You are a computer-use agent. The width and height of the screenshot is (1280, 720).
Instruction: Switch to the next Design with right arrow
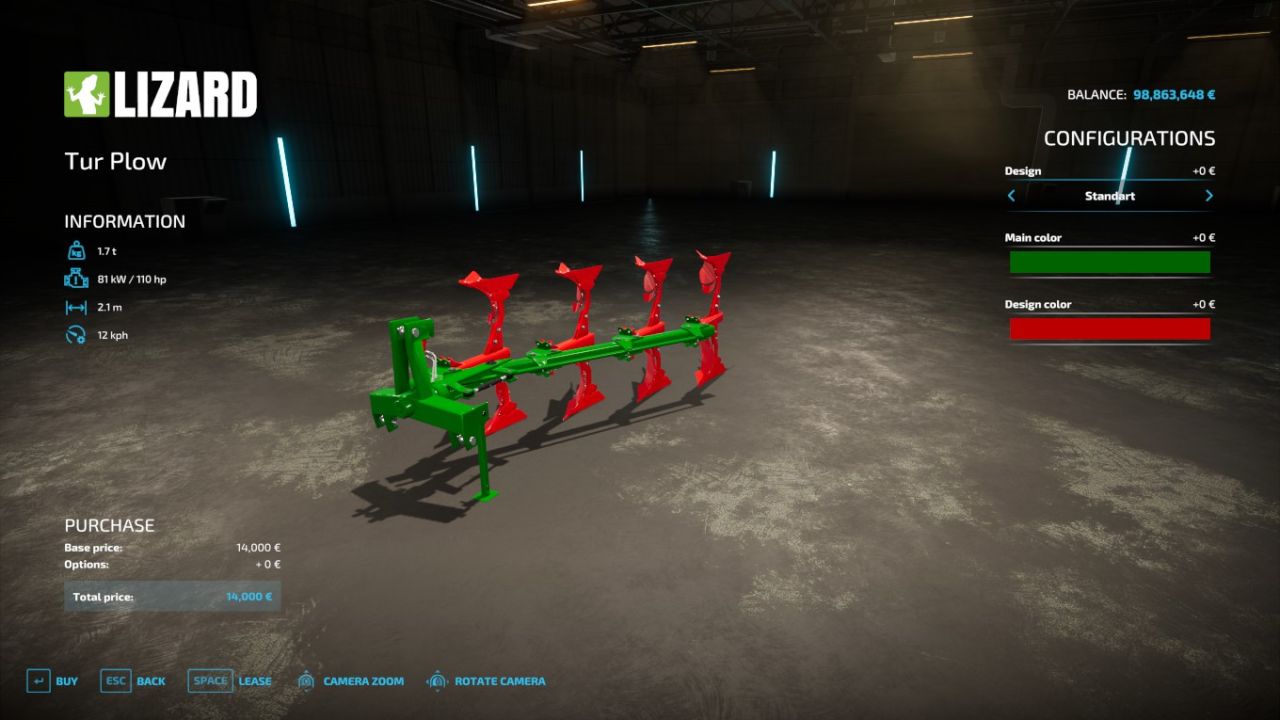pyautogui.click(x=1209, y=196)
